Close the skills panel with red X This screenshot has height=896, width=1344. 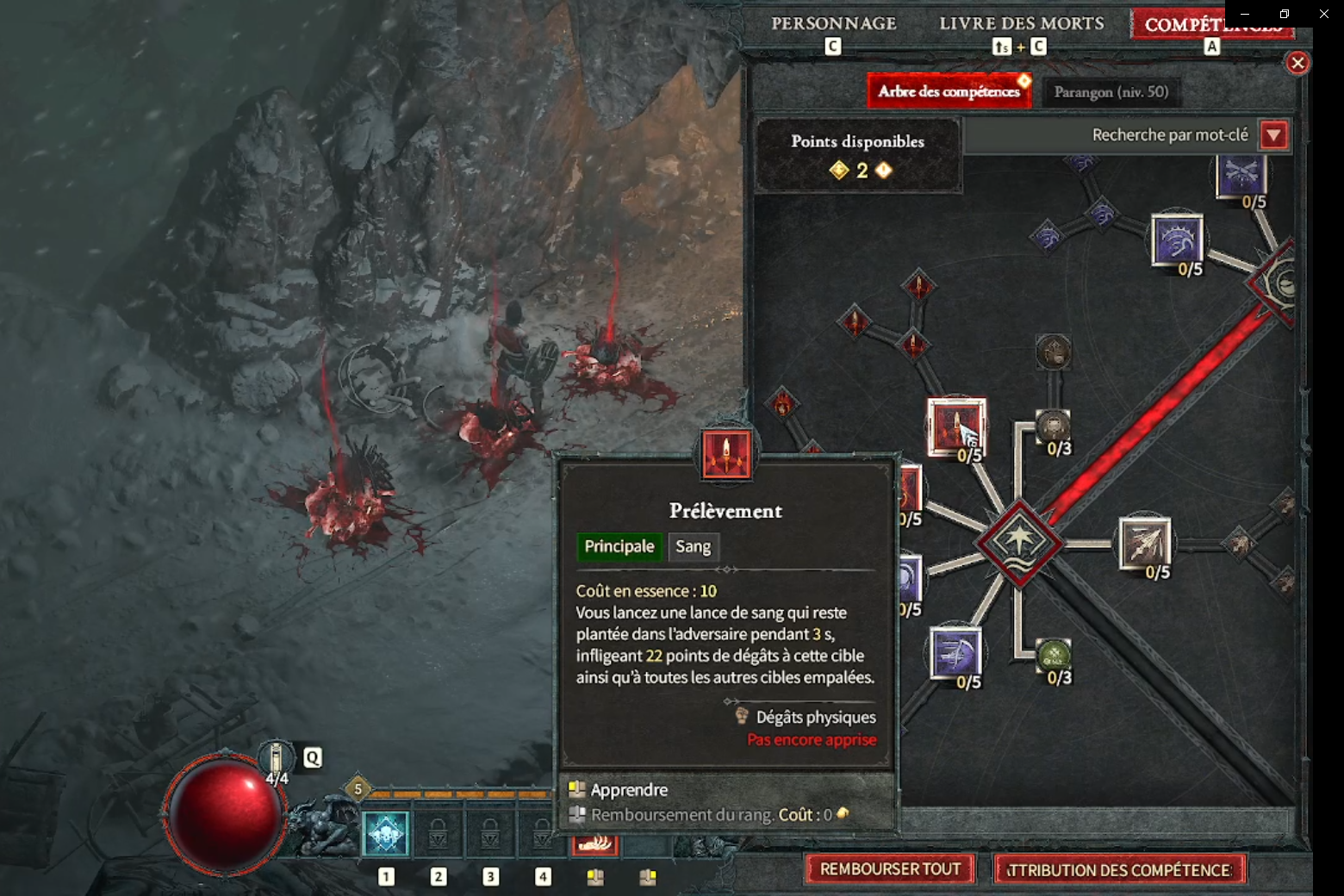pos(1297,63)
